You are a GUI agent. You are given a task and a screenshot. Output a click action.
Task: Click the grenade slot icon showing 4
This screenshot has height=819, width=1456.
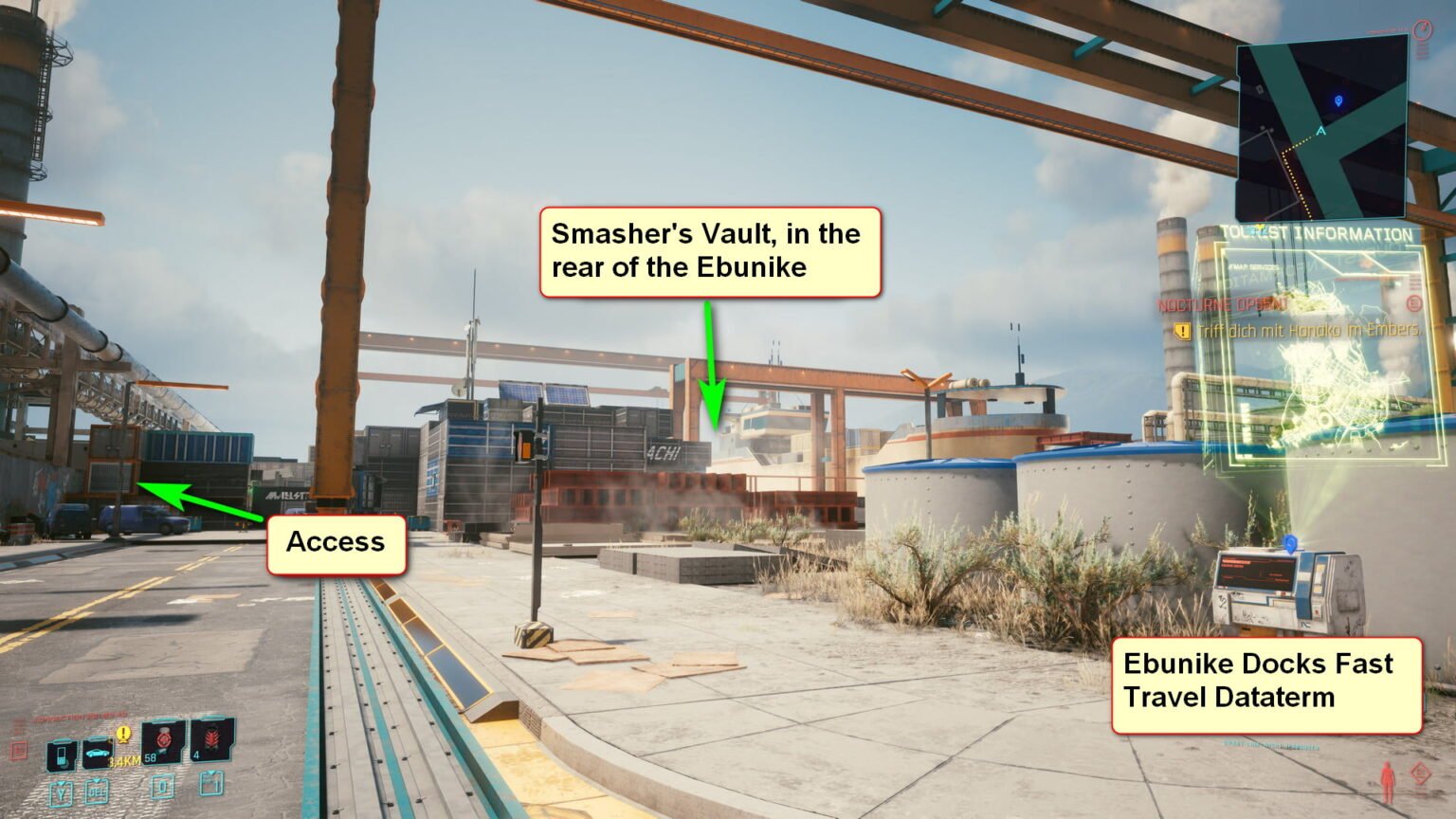point(212,741)
